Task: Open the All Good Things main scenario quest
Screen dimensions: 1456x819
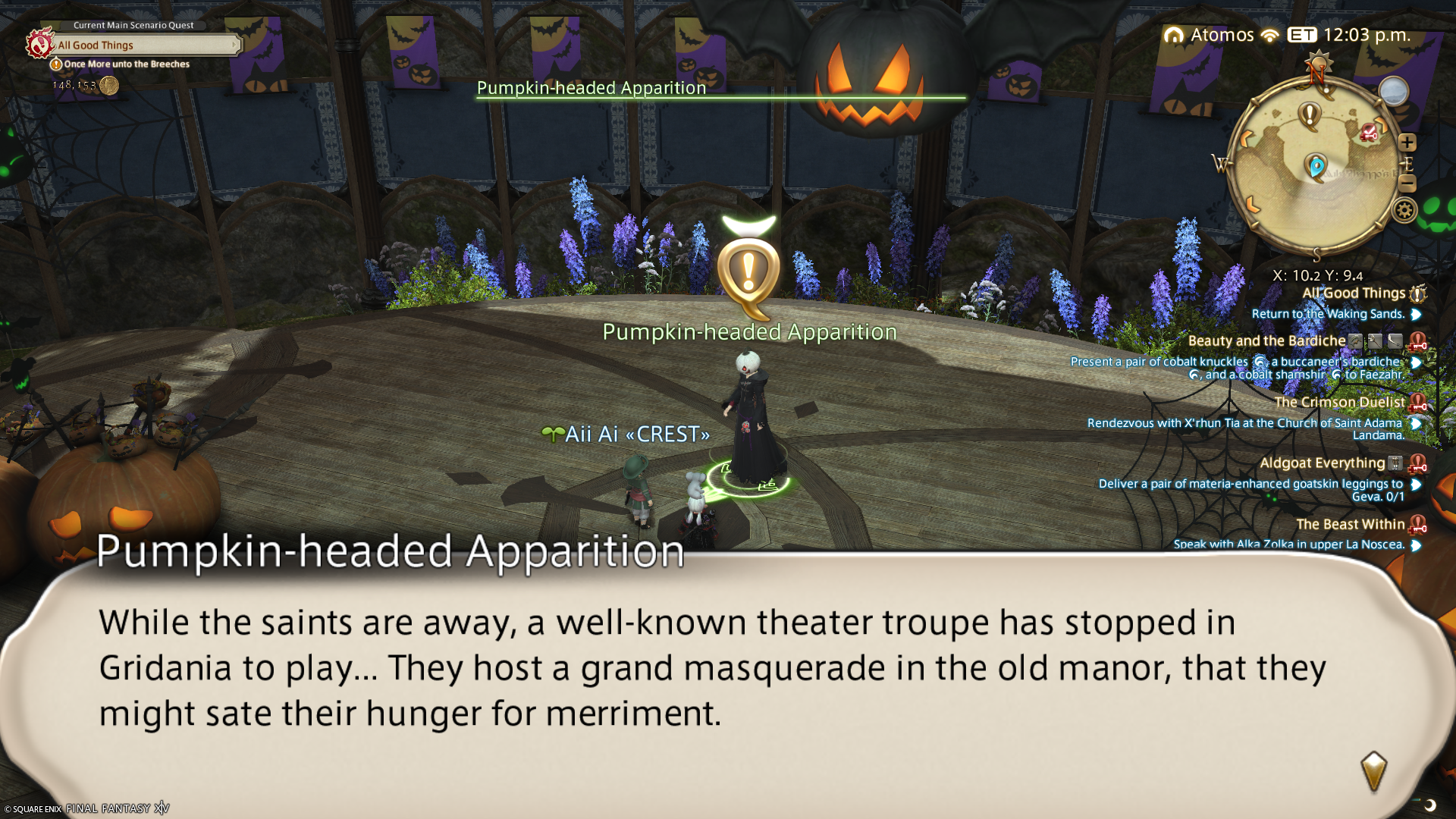Action: (x=144, y=45)
